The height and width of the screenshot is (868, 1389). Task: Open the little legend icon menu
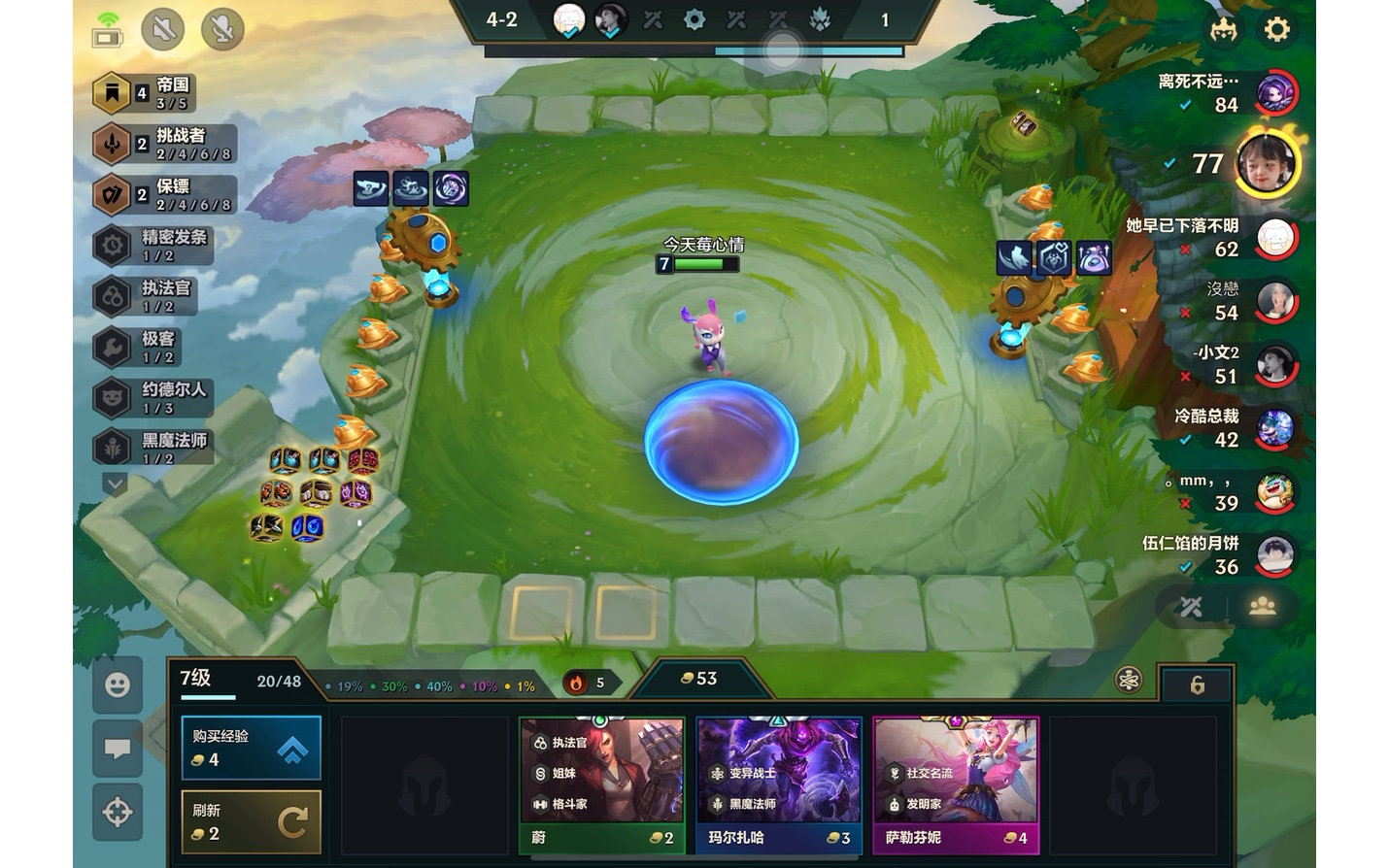click(1223, 29)
